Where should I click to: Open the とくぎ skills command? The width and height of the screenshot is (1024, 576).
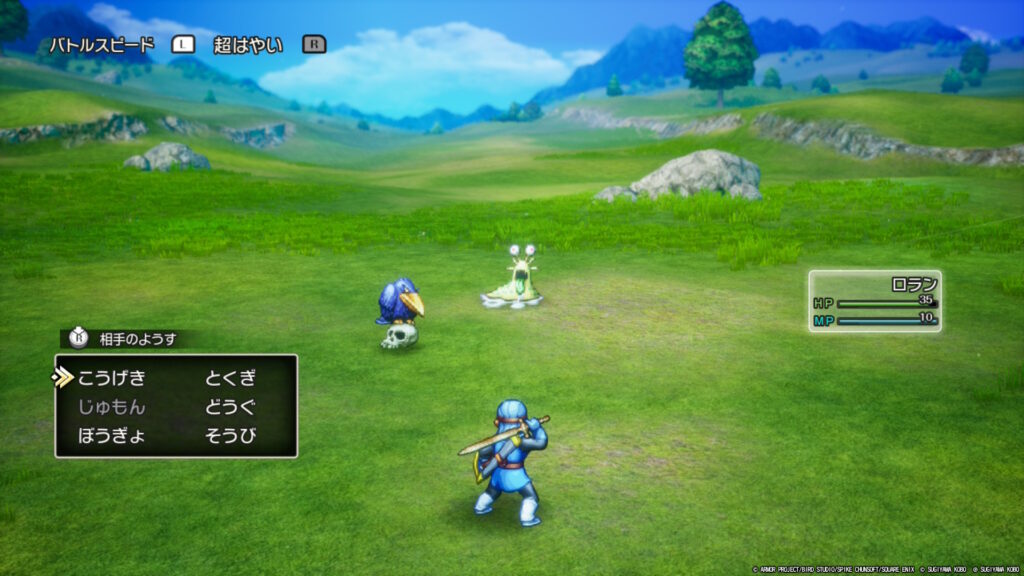click(x=231, y=378)
